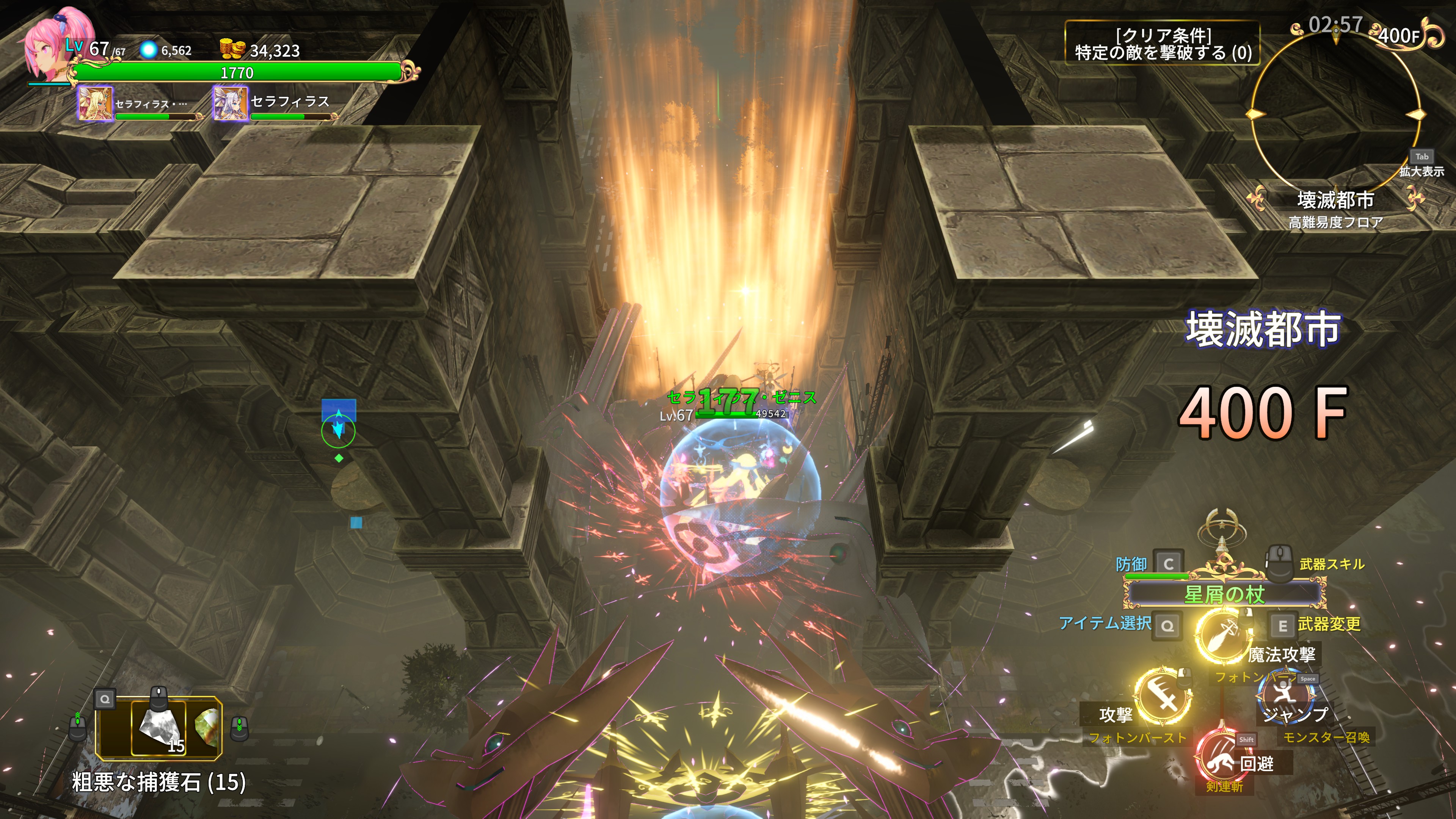The image size is (1456, 819).
Task: Activate the sword attack skill icon
Action: tap(1163, 697)
